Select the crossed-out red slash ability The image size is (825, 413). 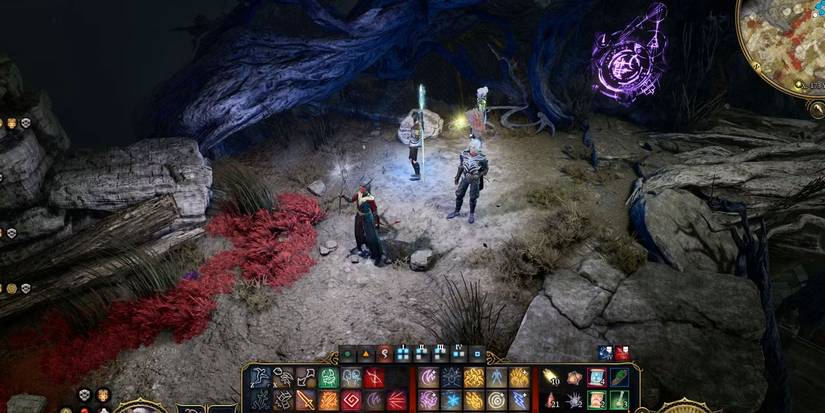click(375, 377)
